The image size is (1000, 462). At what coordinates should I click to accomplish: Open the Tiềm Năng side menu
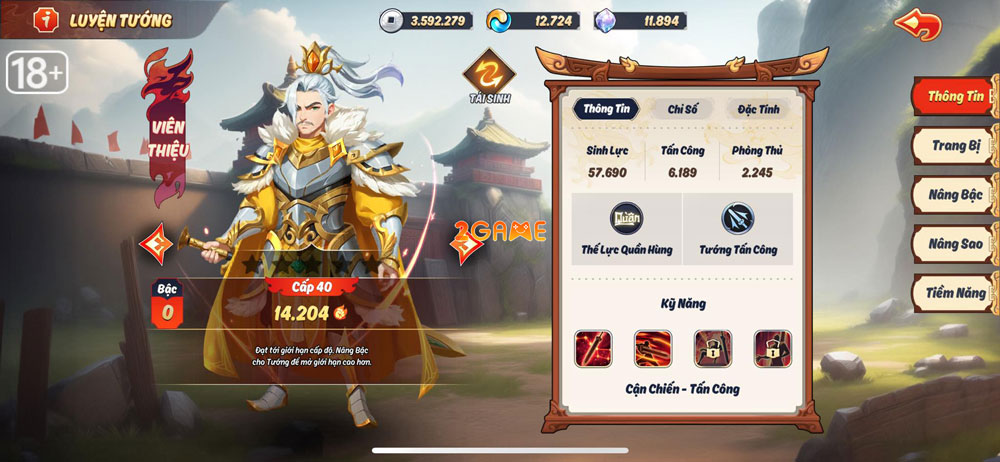point(956,293)
